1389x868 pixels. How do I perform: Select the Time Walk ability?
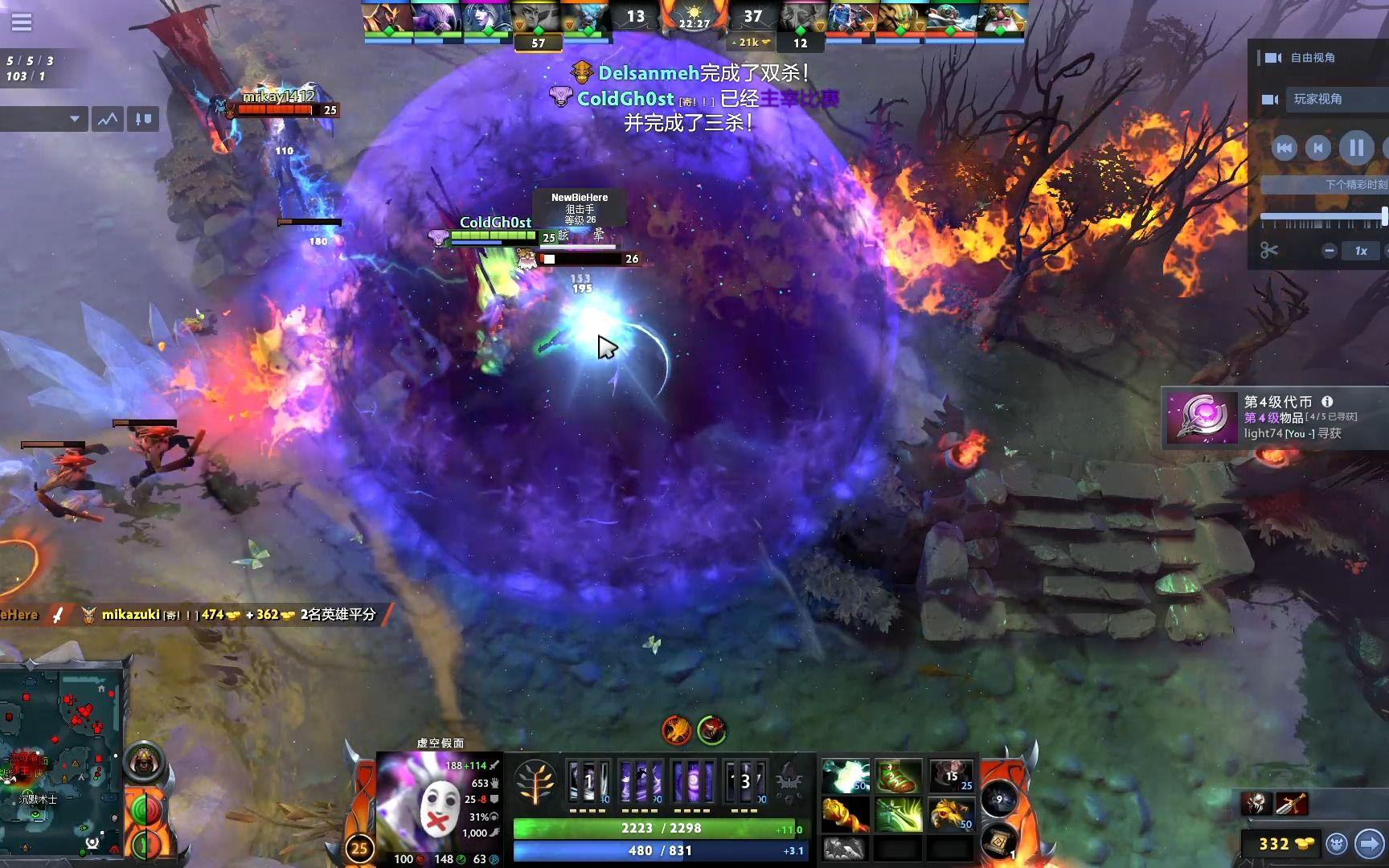(x=588, y=782)
